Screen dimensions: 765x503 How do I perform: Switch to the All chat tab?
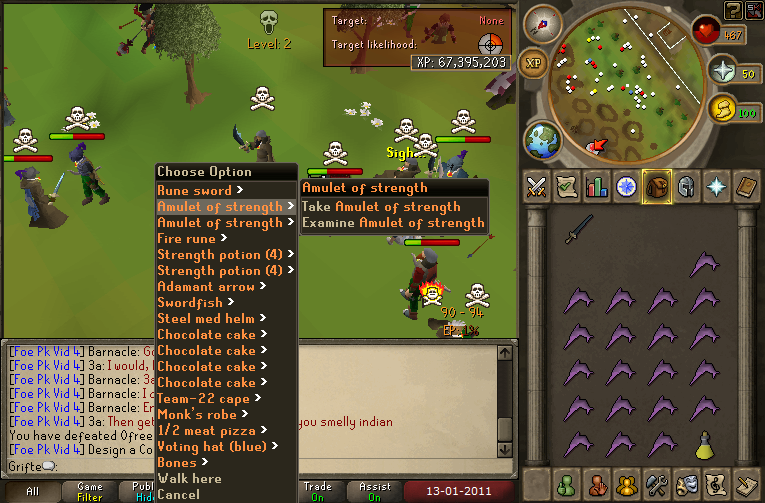click(x=31, y=492)
